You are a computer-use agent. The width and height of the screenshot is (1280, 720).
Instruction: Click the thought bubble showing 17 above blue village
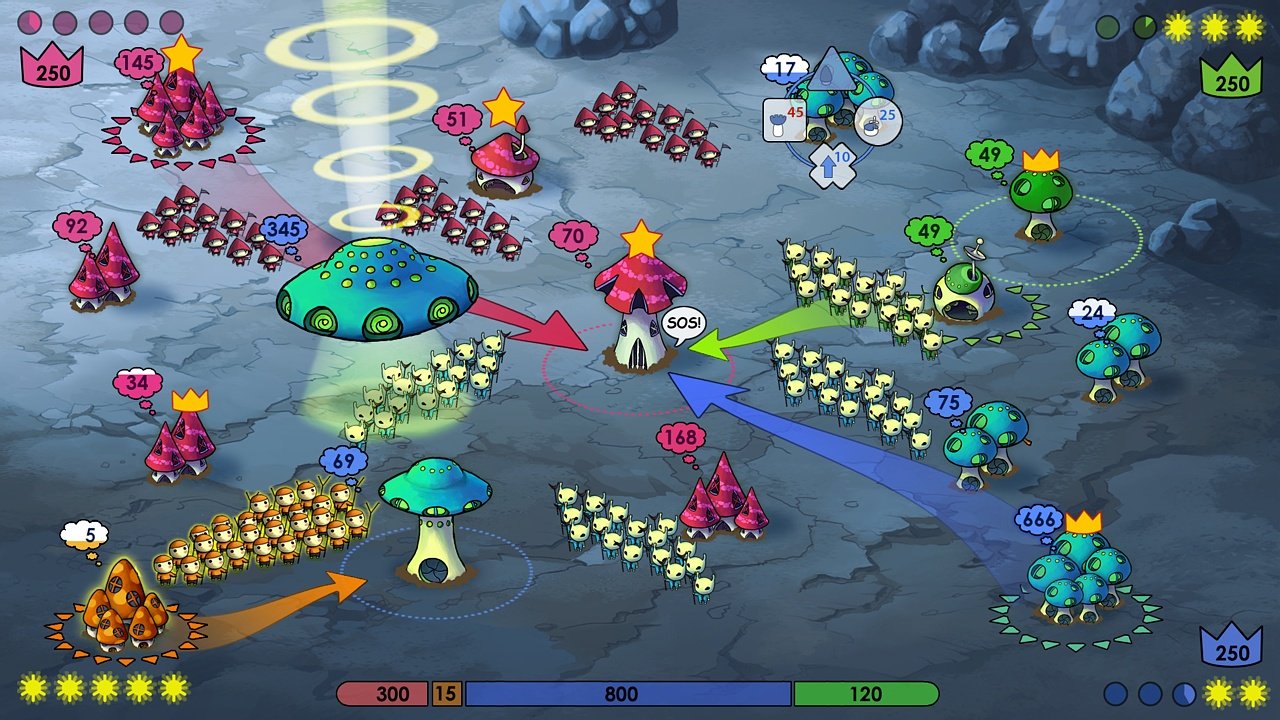click(785, 68)
